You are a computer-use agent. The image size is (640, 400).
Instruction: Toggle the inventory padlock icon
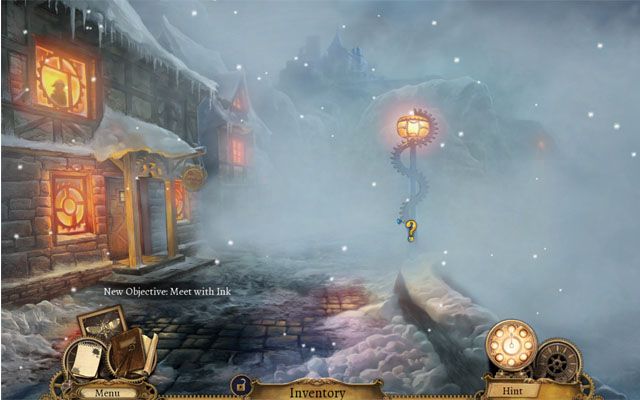pyautogui.click(x=240, y=385)
